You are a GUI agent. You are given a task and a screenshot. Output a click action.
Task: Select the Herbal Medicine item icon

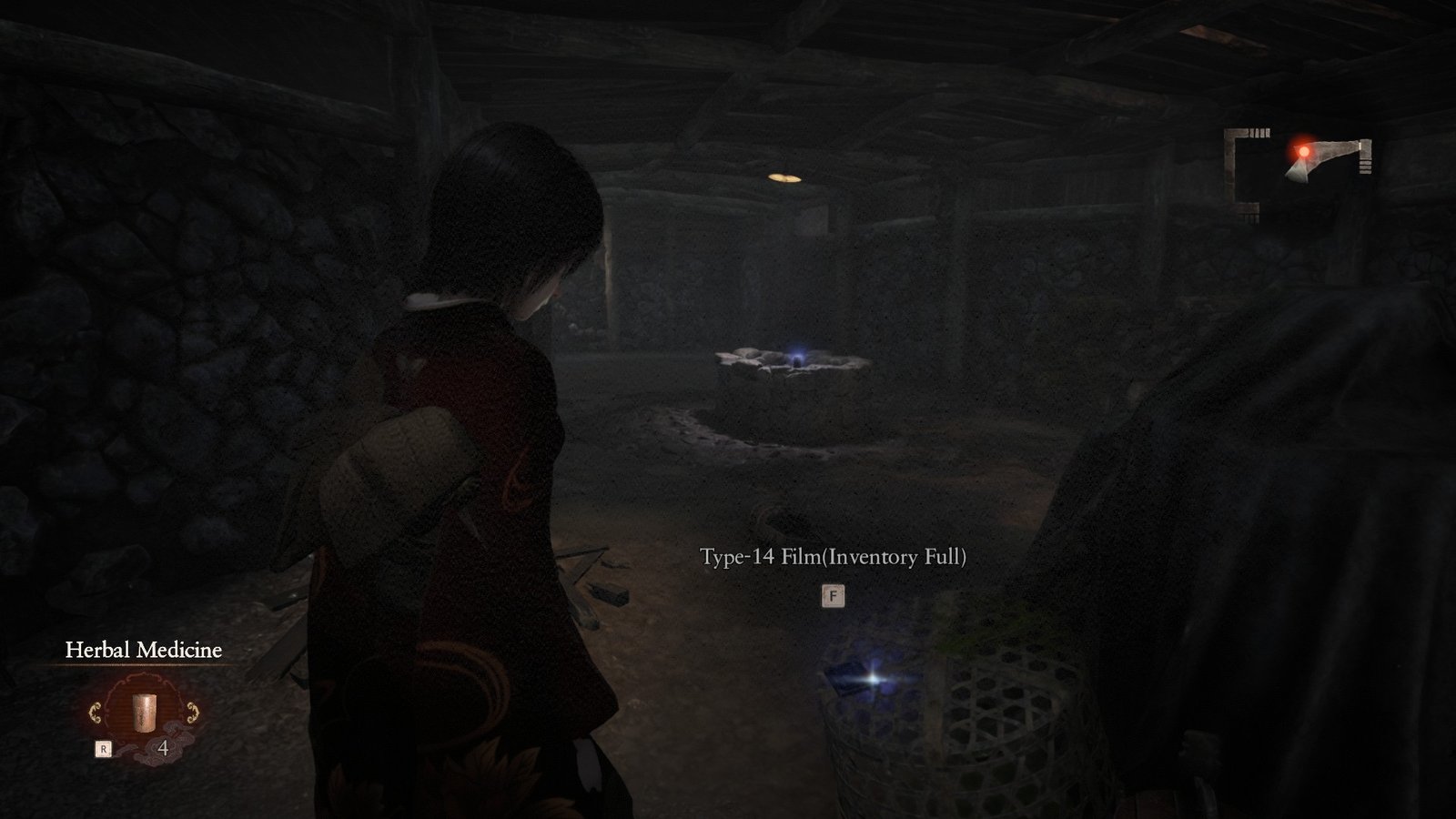145,713
